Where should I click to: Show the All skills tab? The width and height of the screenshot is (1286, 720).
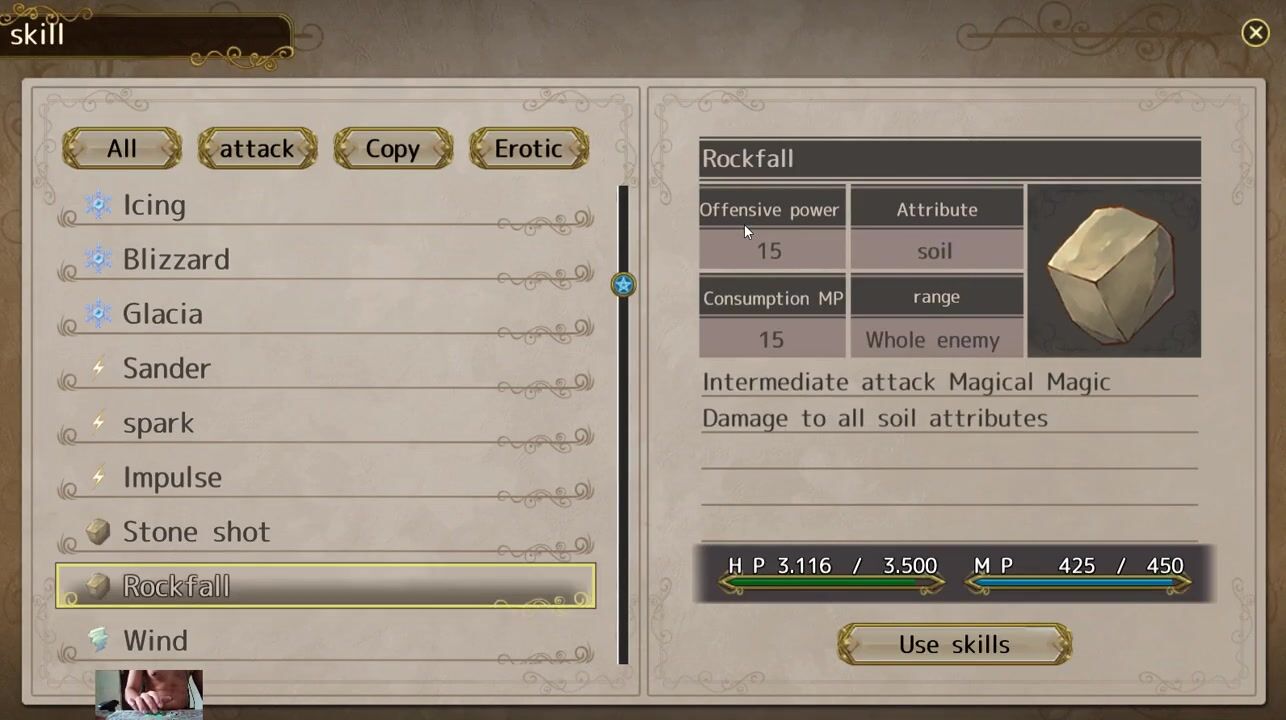(x=122, y=149)
